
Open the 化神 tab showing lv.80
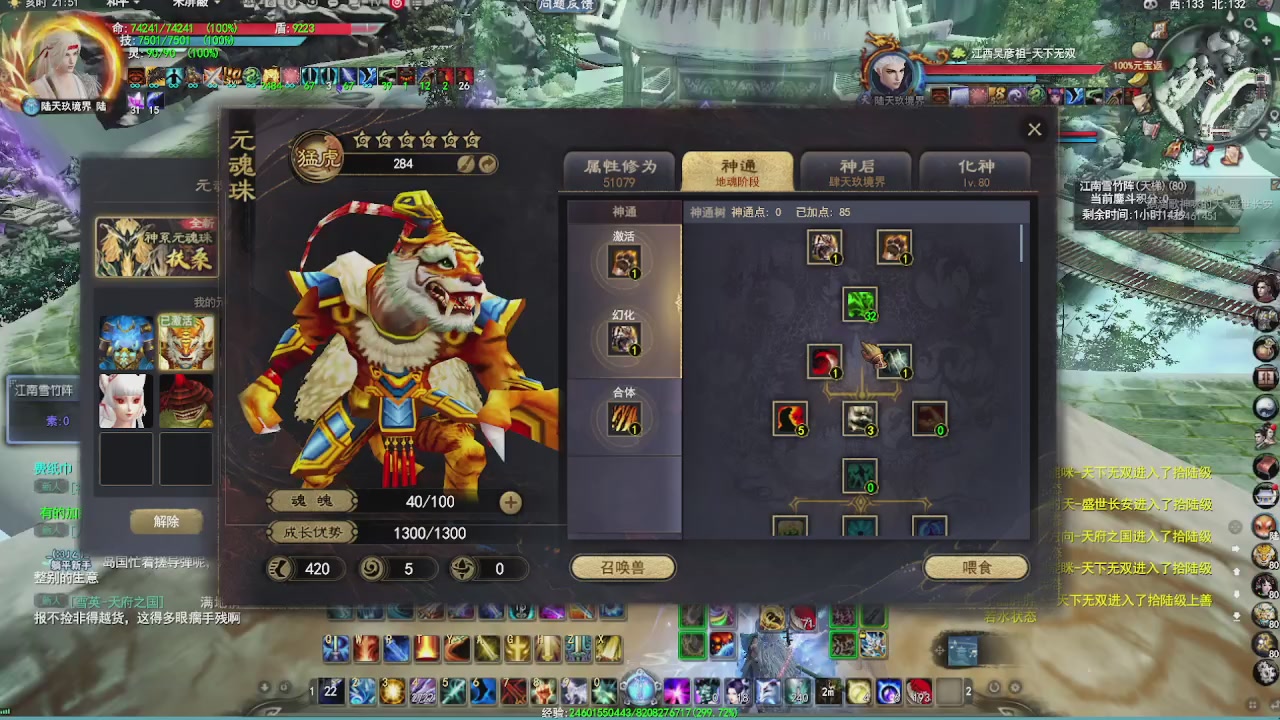tap(975, 171)
